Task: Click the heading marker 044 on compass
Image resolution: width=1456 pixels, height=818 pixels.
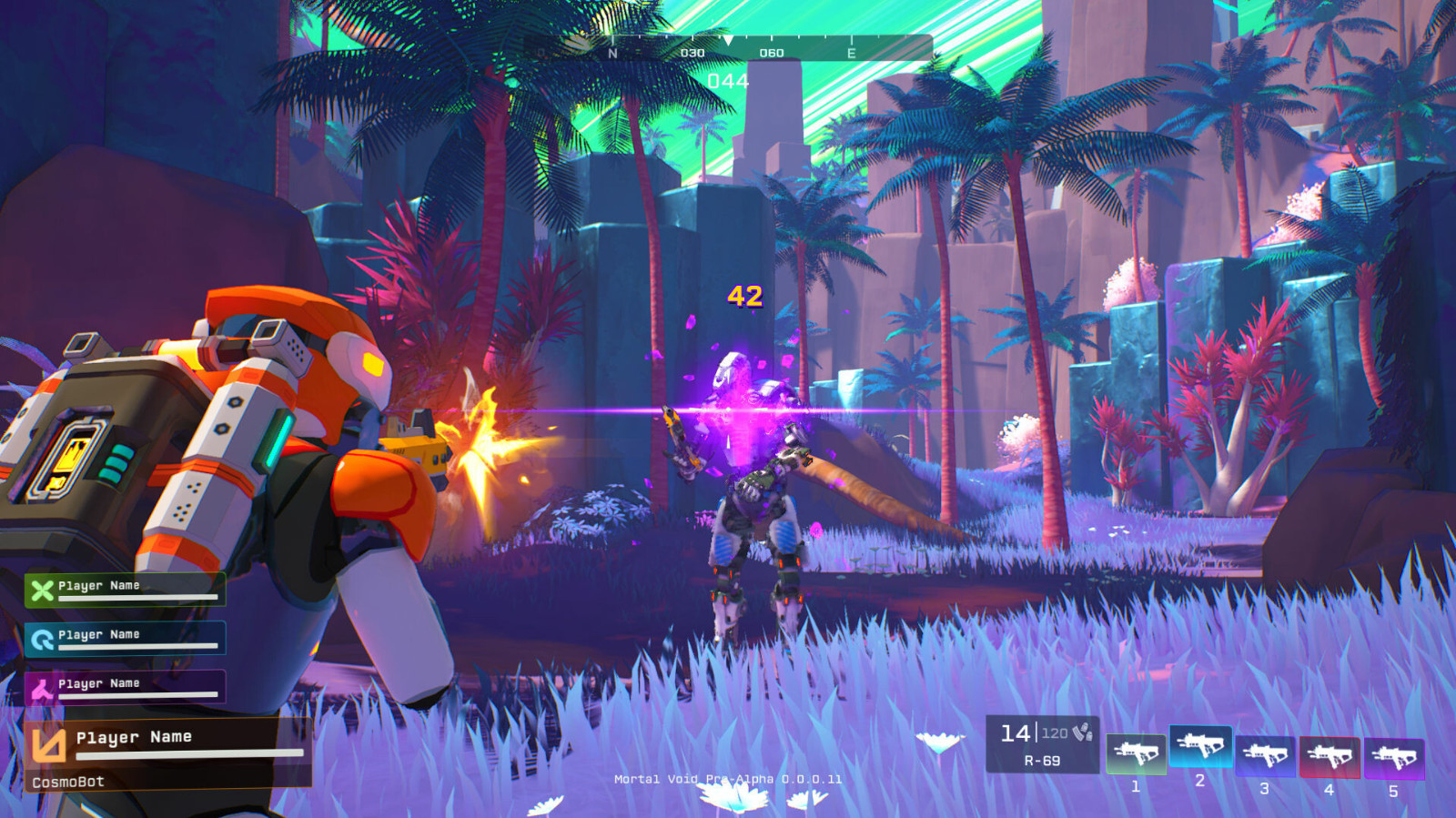Action: 728,80
